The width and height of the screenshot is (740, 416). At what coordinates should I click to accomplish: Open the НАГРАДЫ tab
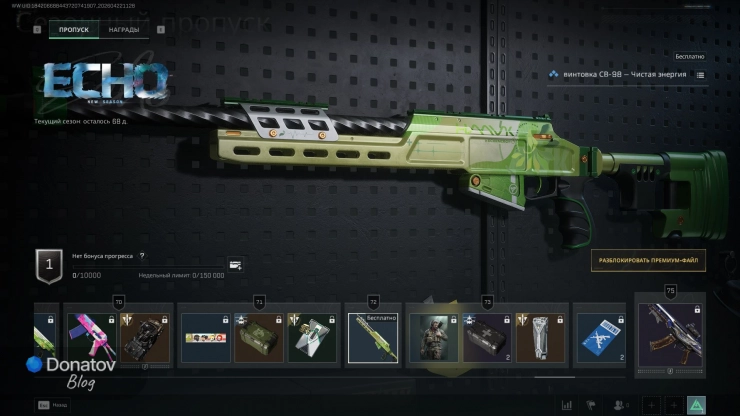[x=124, y=30]
